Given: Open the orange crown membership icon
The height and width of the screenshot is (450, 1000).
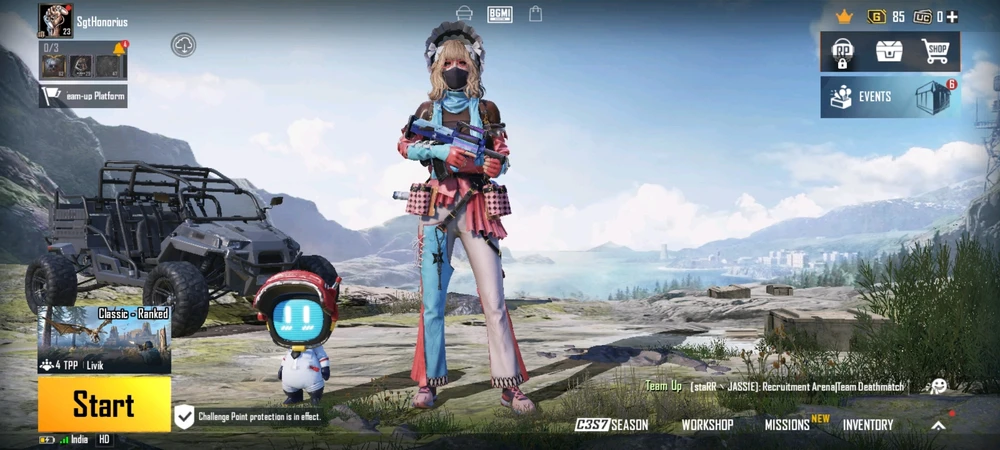Looking at the screenshot, I should pyautogui.click(x=844, y=17).
